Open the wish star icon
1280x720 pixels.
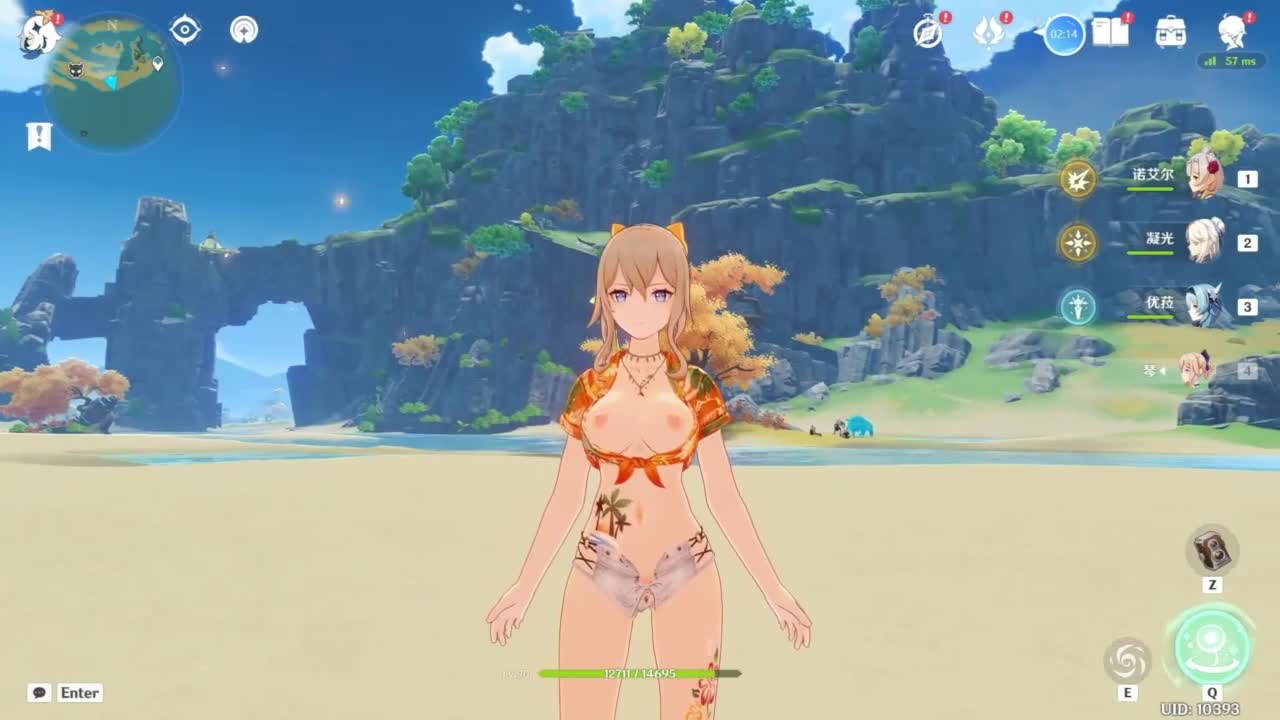pyautogui.click(x=989, y=33)
